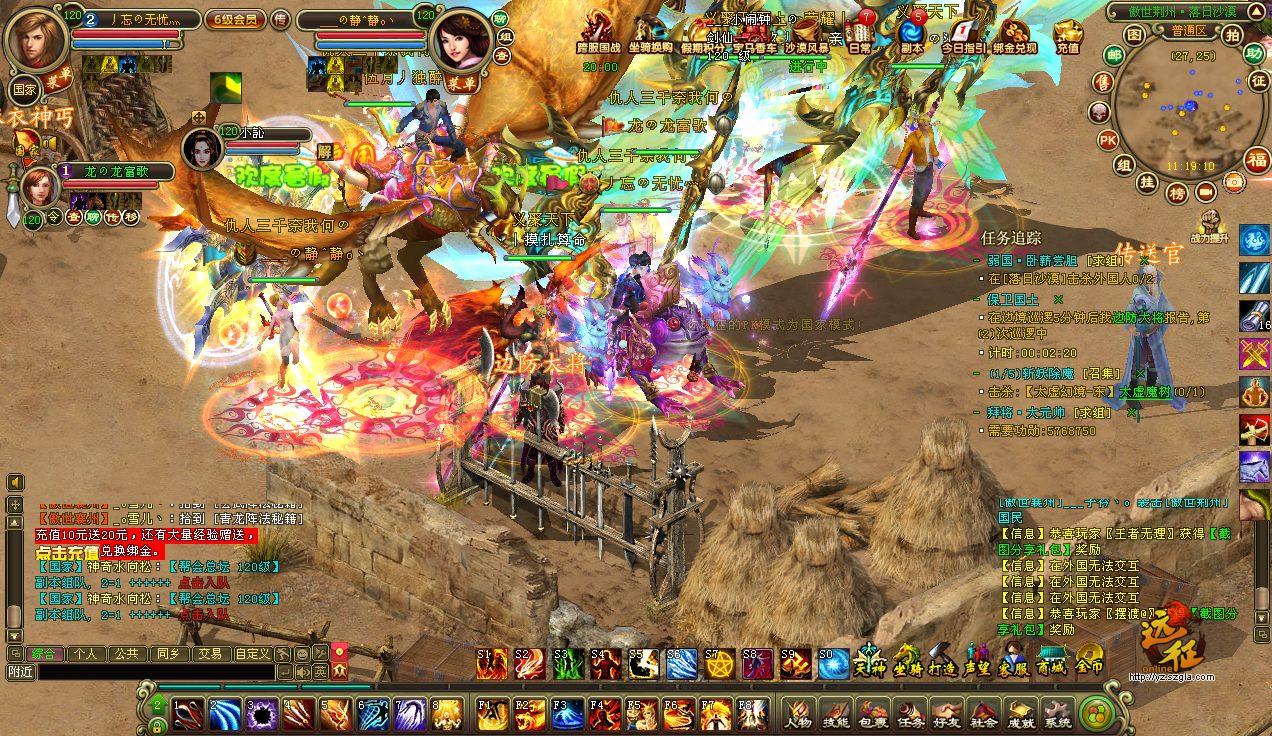Activate the black hole skill in slot 3

point(262,713)
